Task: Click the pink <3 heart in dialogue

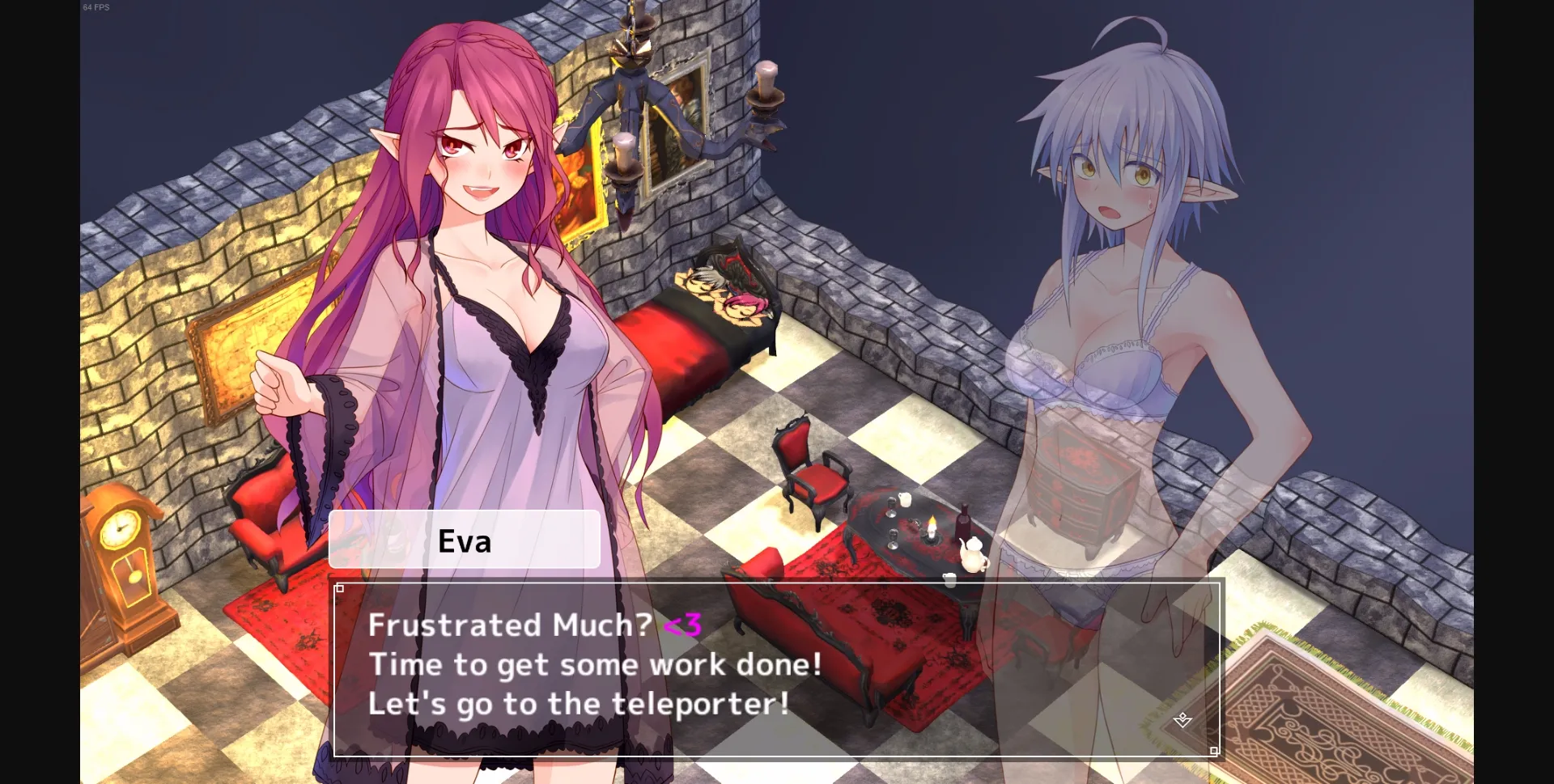Action: pyautogui.click(x=681, y=626)
